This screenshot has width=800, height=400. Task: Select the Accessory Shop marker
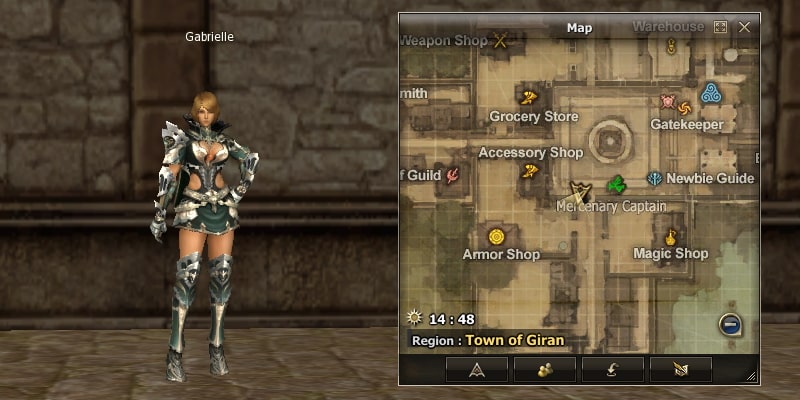529,171
